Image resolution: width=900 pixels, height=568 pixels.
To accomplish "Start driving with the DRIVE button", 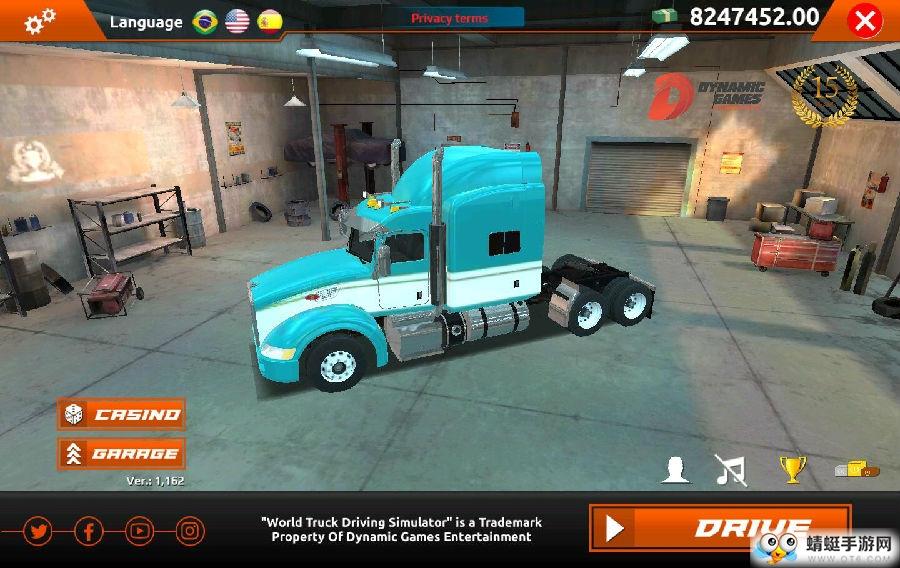I will pos(719,527).
